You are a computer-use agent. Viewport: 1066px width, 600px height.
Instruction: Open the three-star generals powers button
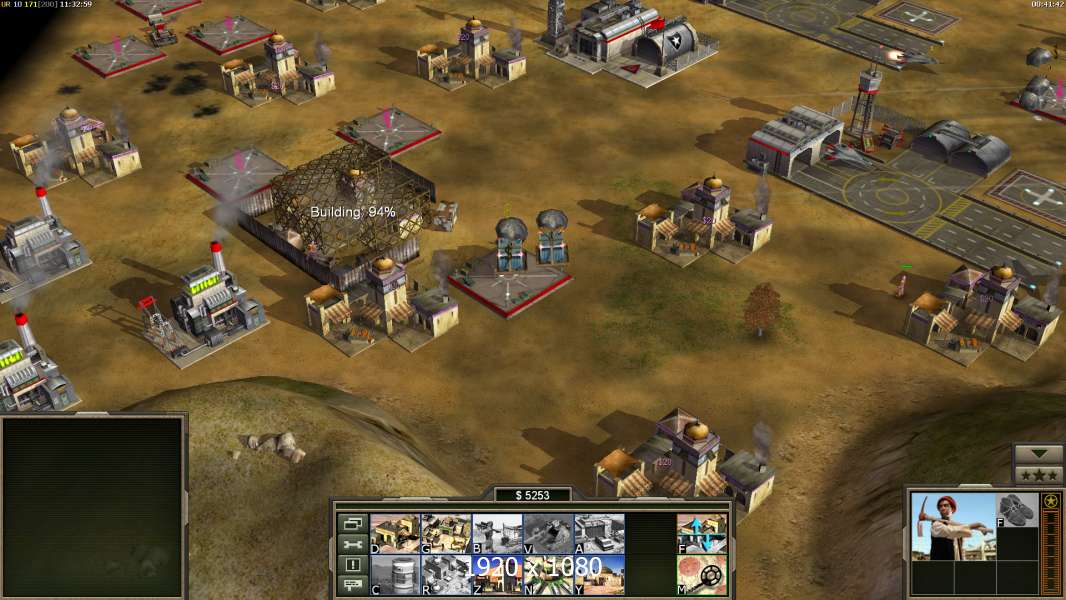pos(1039,475)
